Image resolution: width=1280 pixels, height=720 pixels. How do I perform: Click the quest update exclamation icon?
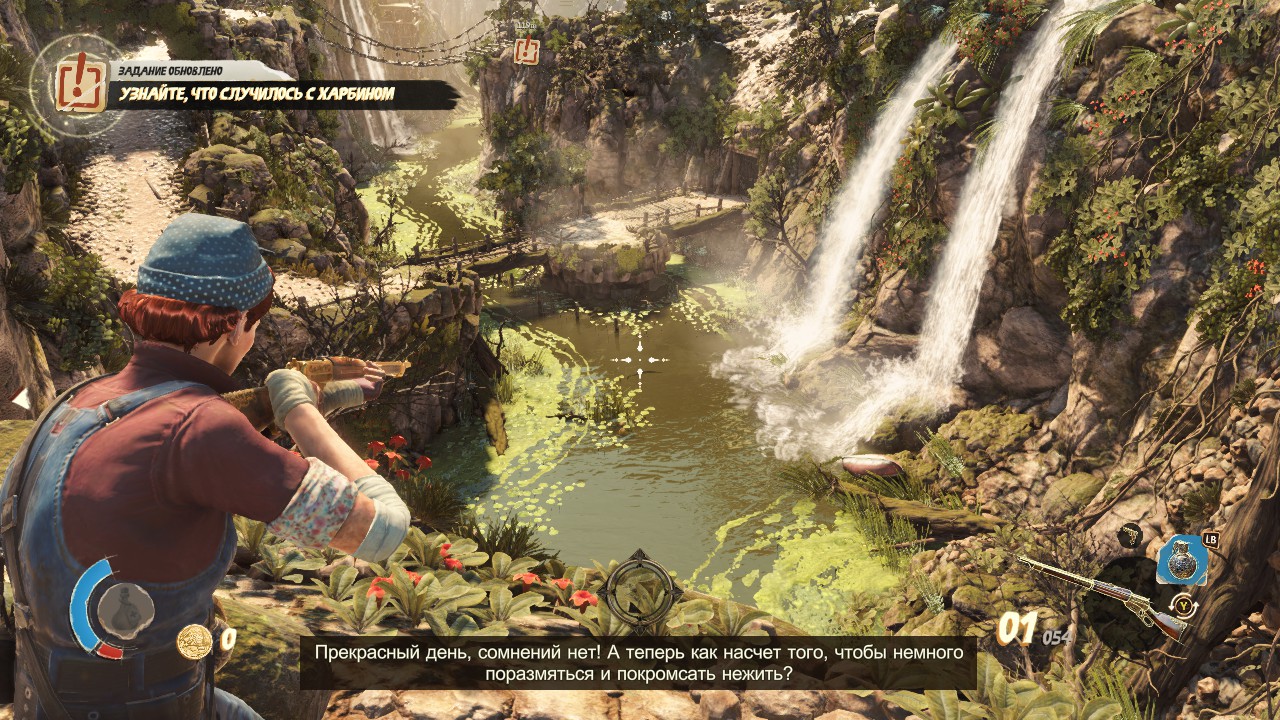point(80,82)
